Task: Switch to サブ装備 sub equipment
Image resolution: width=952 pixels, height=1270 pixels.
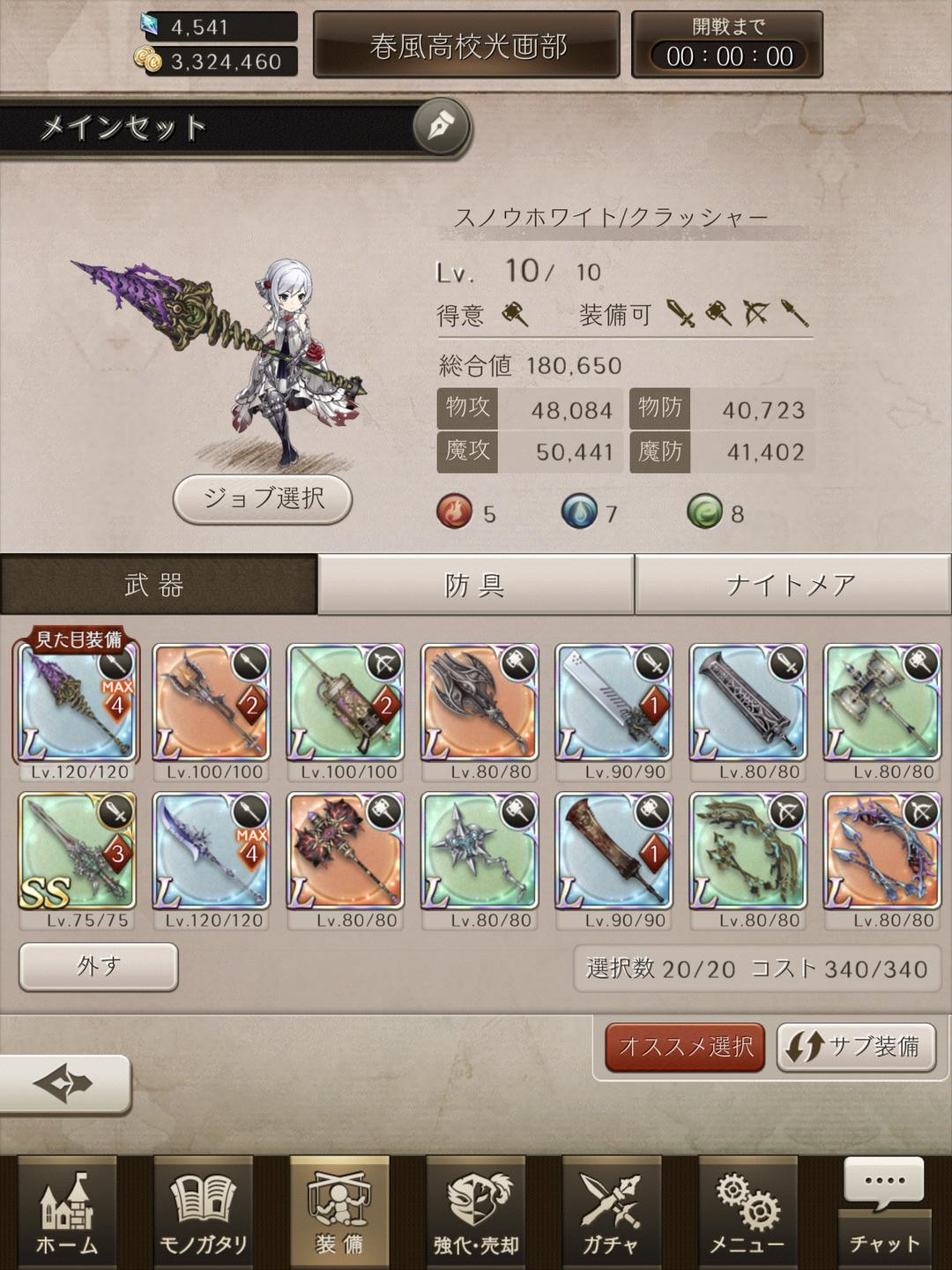Action: pyautogui.click(x=855, y=1047)
